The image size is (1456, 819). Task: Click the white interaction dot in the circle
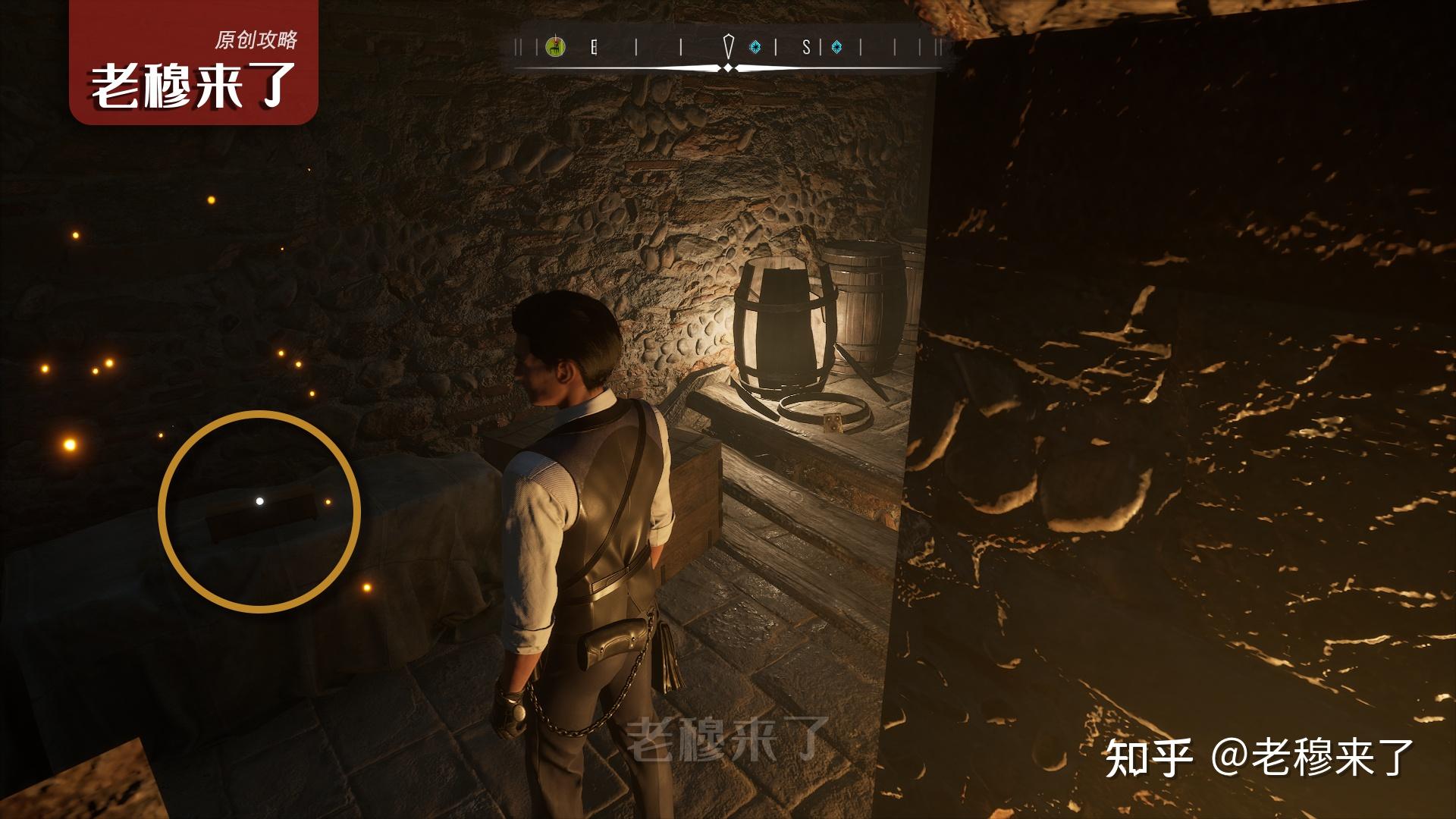coord(260,501)
